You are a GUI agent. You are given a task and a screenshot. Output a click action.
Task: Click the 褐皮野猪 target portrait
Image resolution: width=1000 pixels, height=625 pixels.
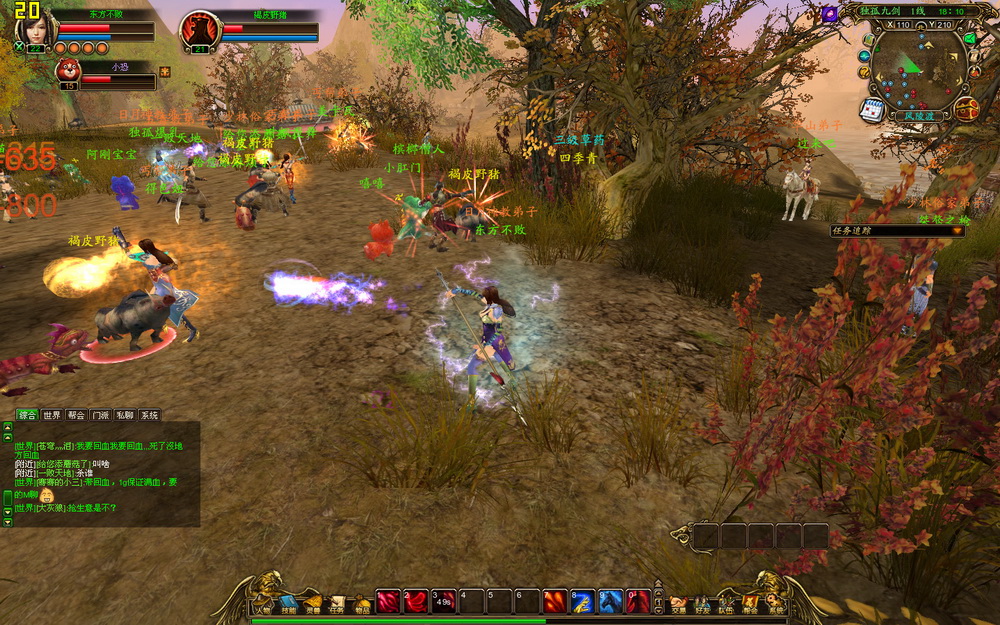coord(199,31)
